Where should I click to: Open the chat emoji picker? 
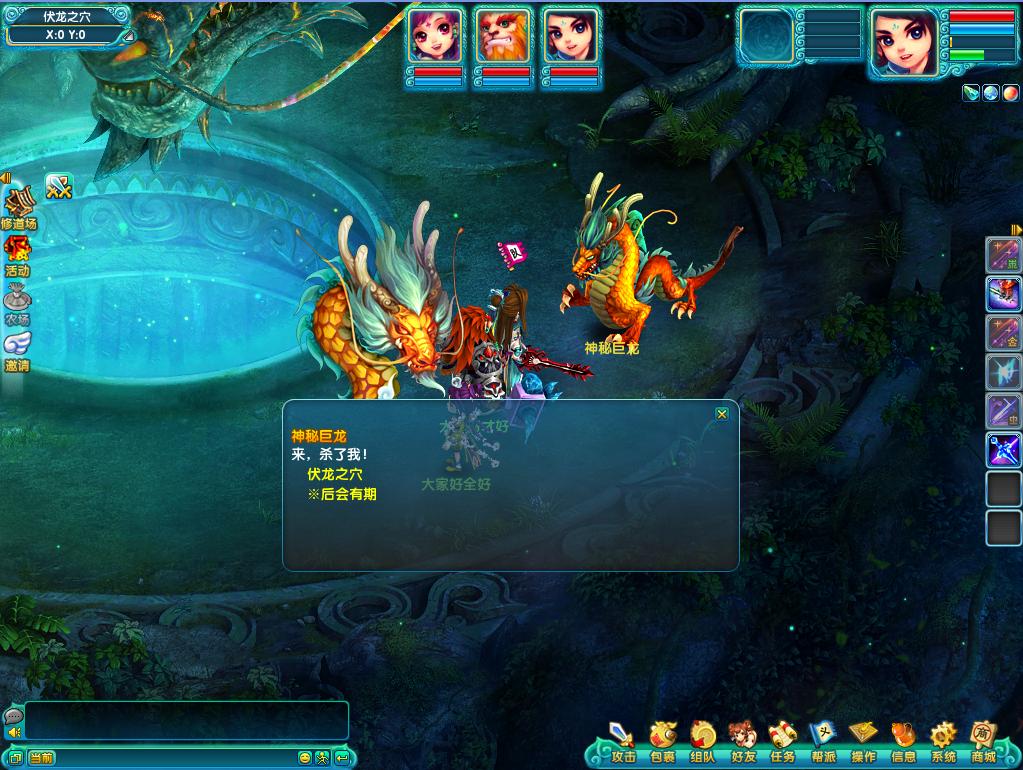(x=304, y=757)
